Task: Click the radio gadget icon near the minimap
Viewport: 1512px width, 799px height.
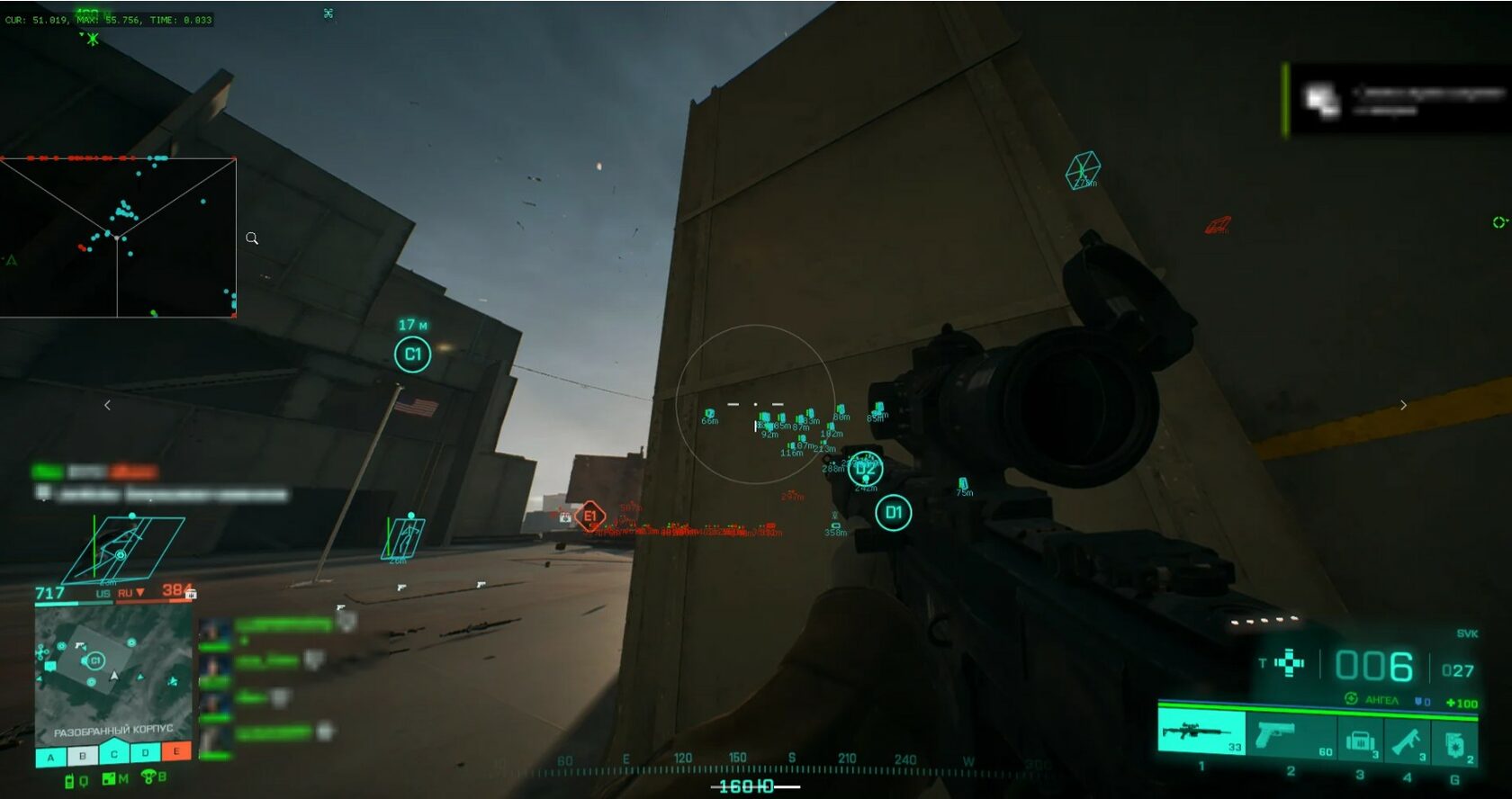Action: click(69, 779)
